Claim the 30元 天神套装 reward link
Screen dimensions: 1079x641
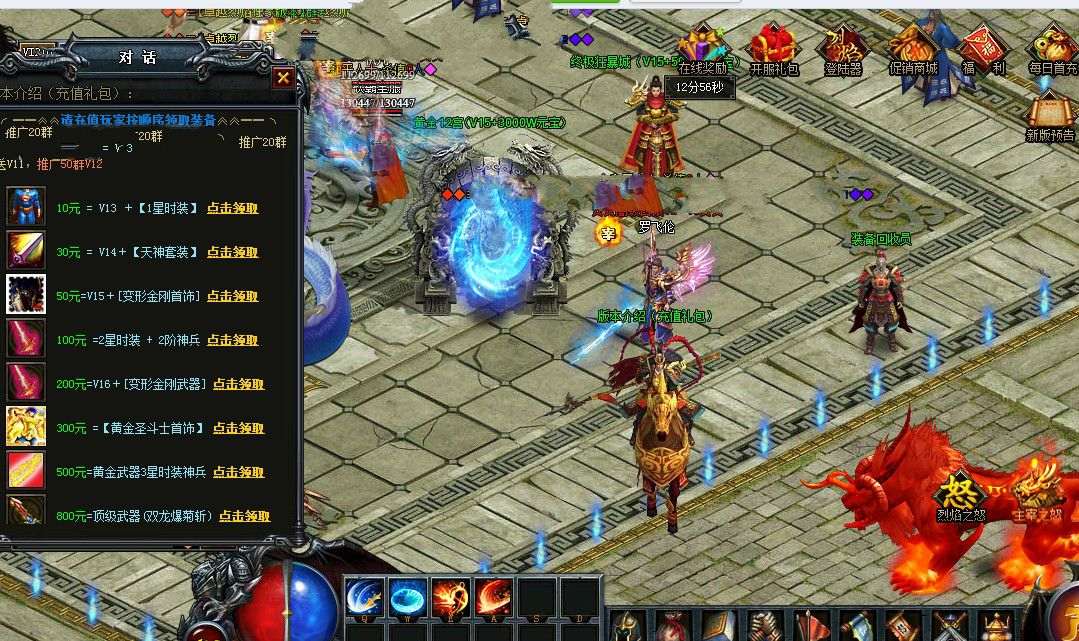[232, 252]
